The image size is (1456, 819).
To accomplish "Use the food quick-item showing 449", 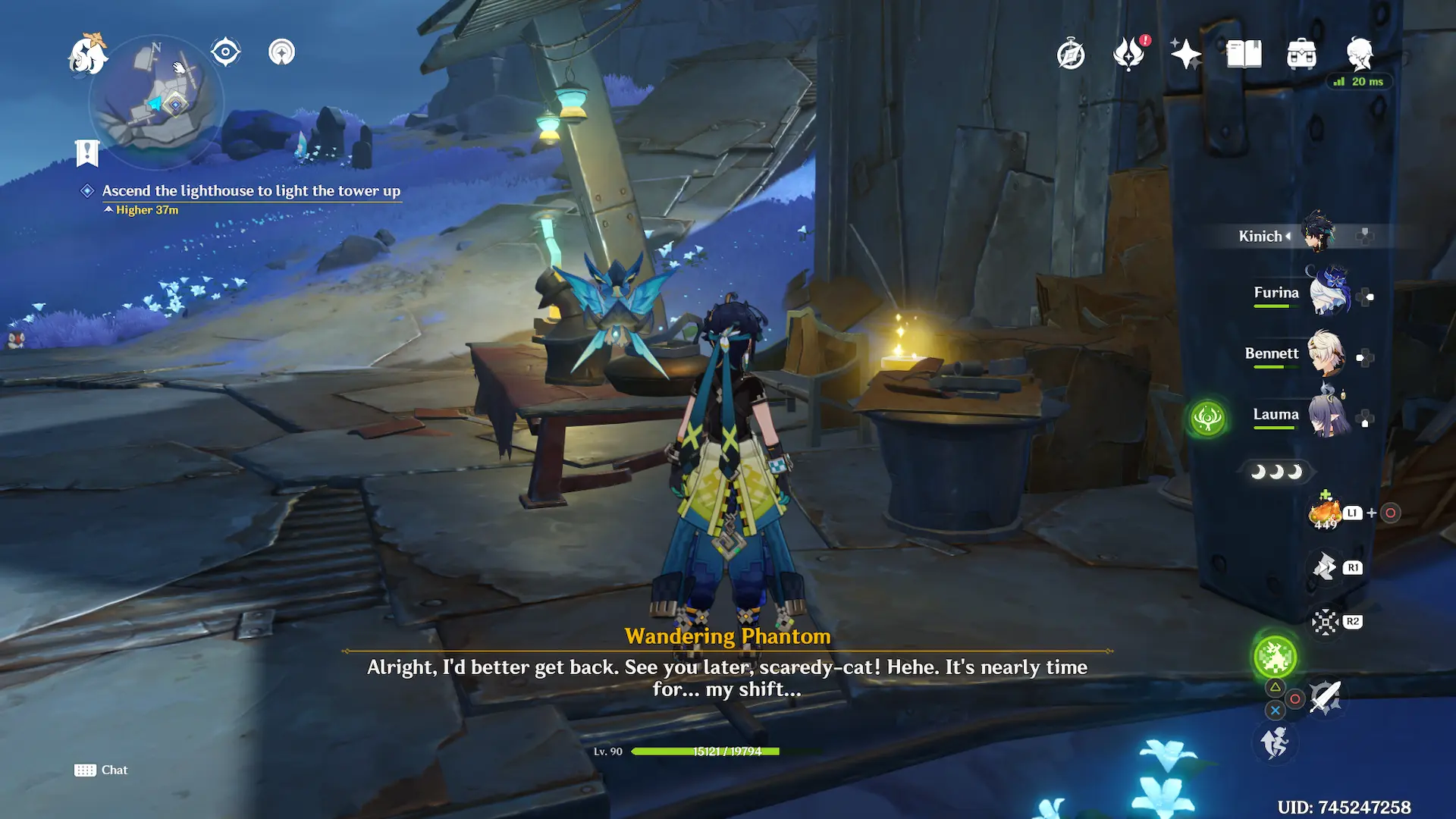I will 1326,513.
